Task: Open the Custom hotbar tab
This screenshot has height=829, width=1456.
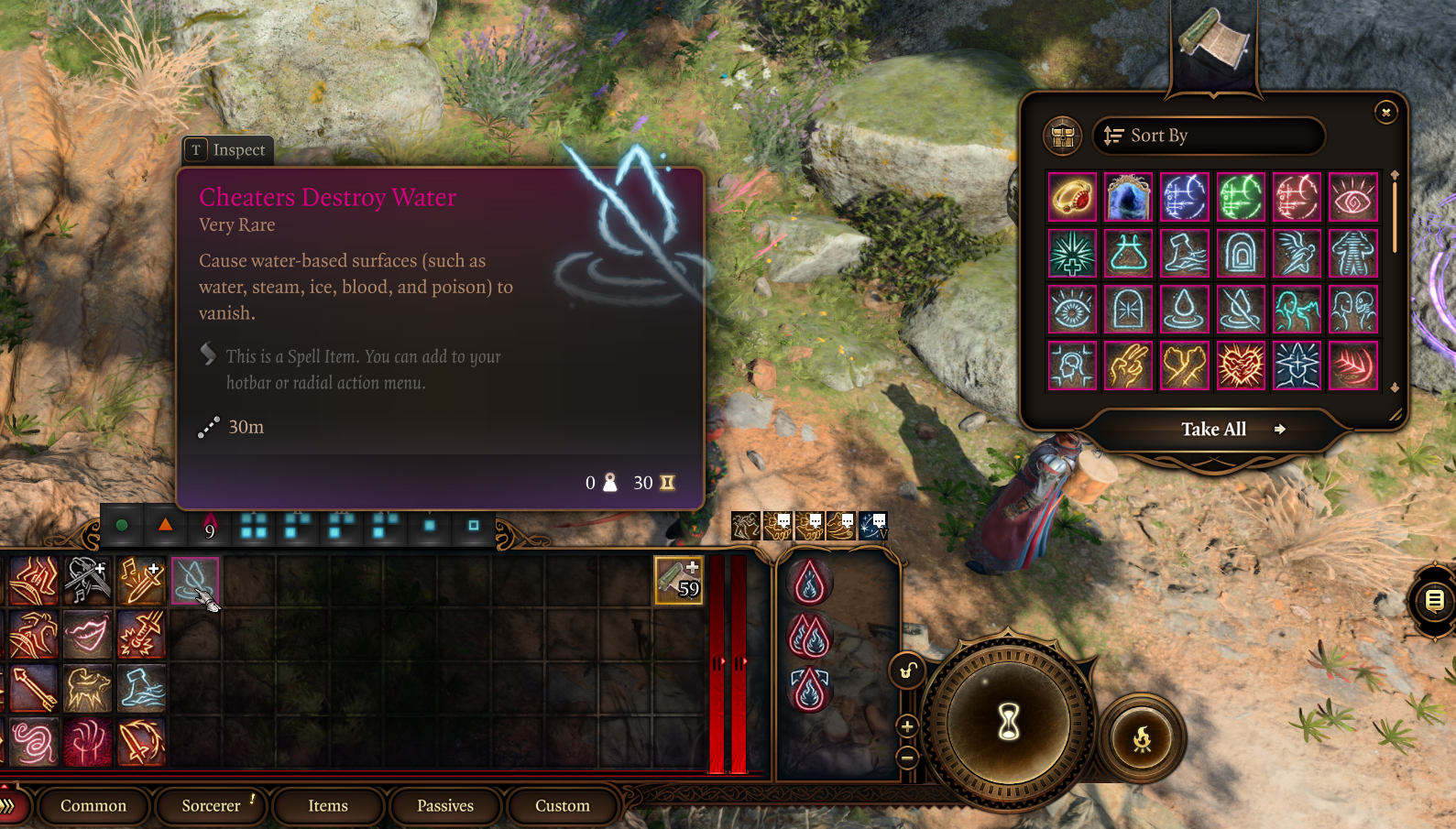Action: 563,806
